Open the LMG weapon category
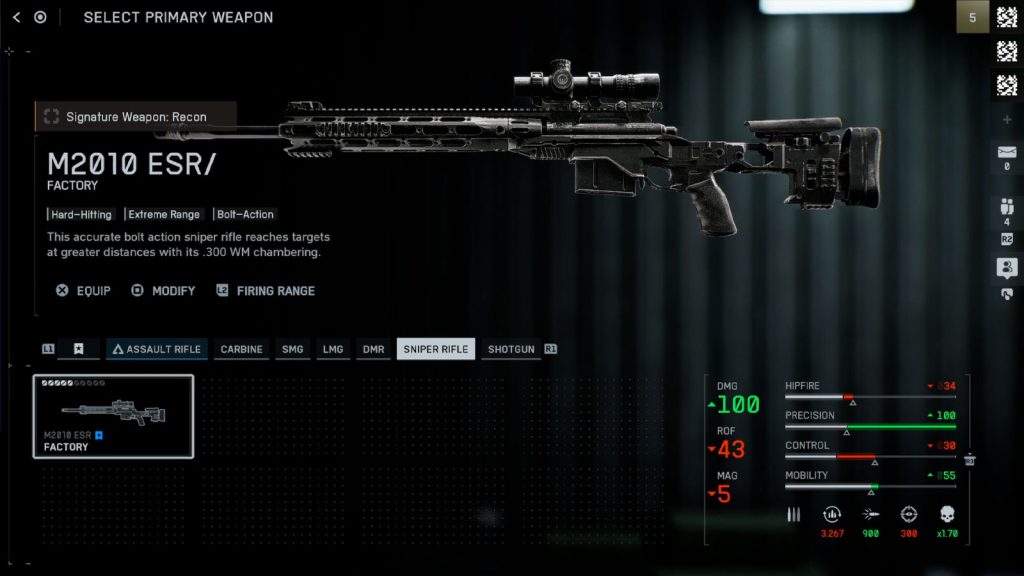This screenshot has width=1024, height=576. click(332, 349)
